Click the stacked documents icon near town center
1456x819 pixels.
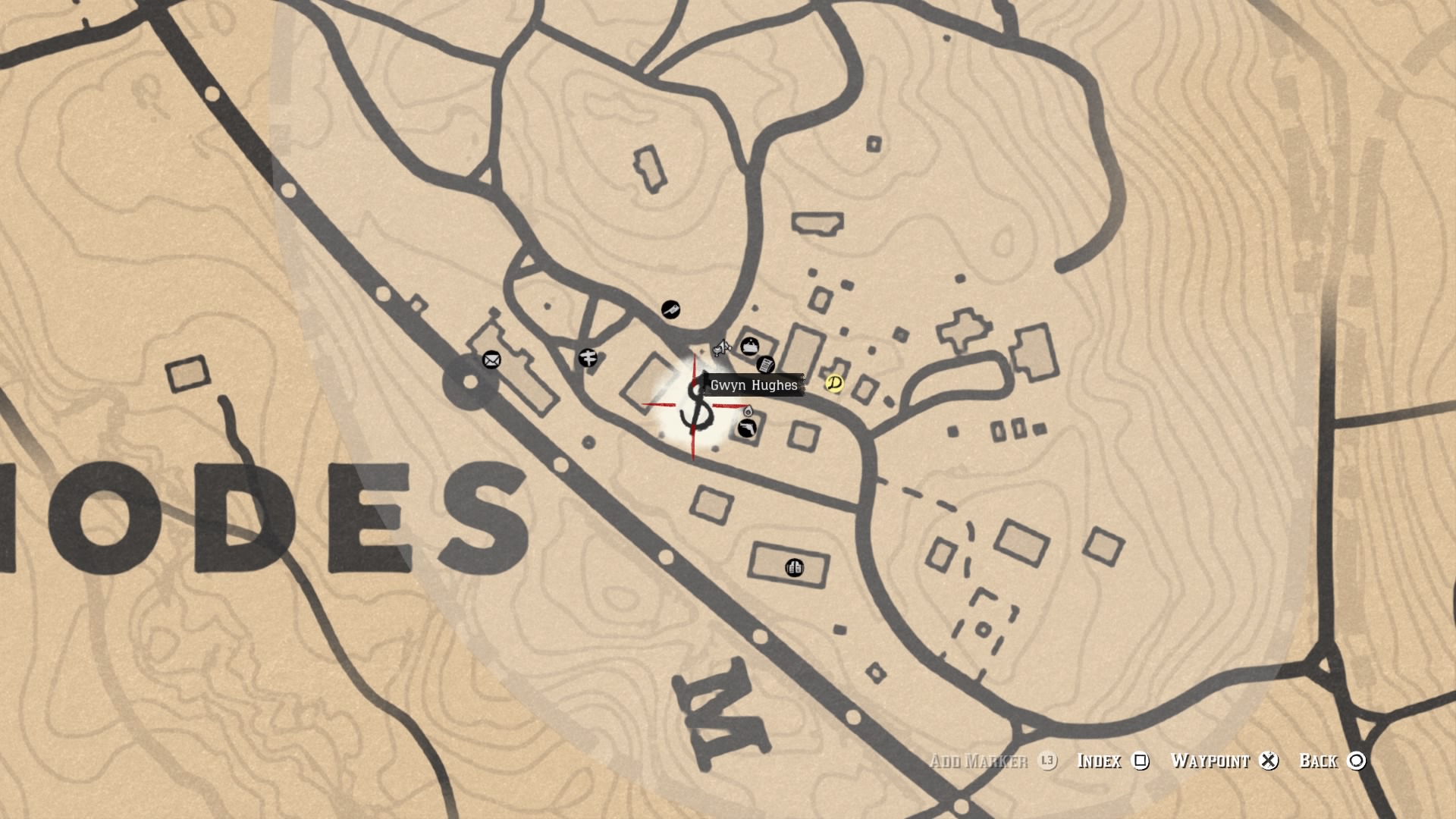[767, 365]
